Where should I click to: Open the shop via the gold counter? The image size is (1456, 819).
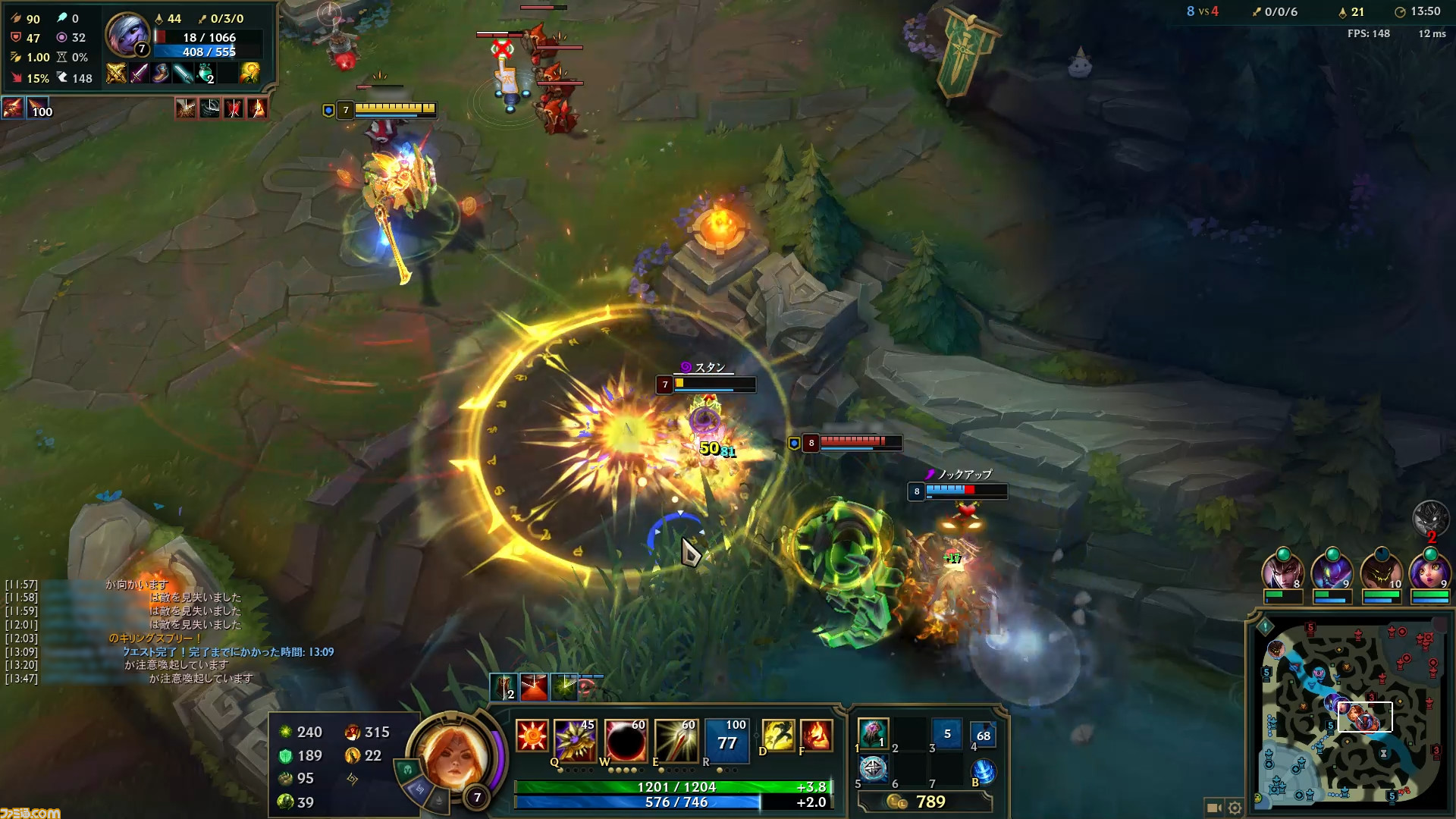(930, 802)
